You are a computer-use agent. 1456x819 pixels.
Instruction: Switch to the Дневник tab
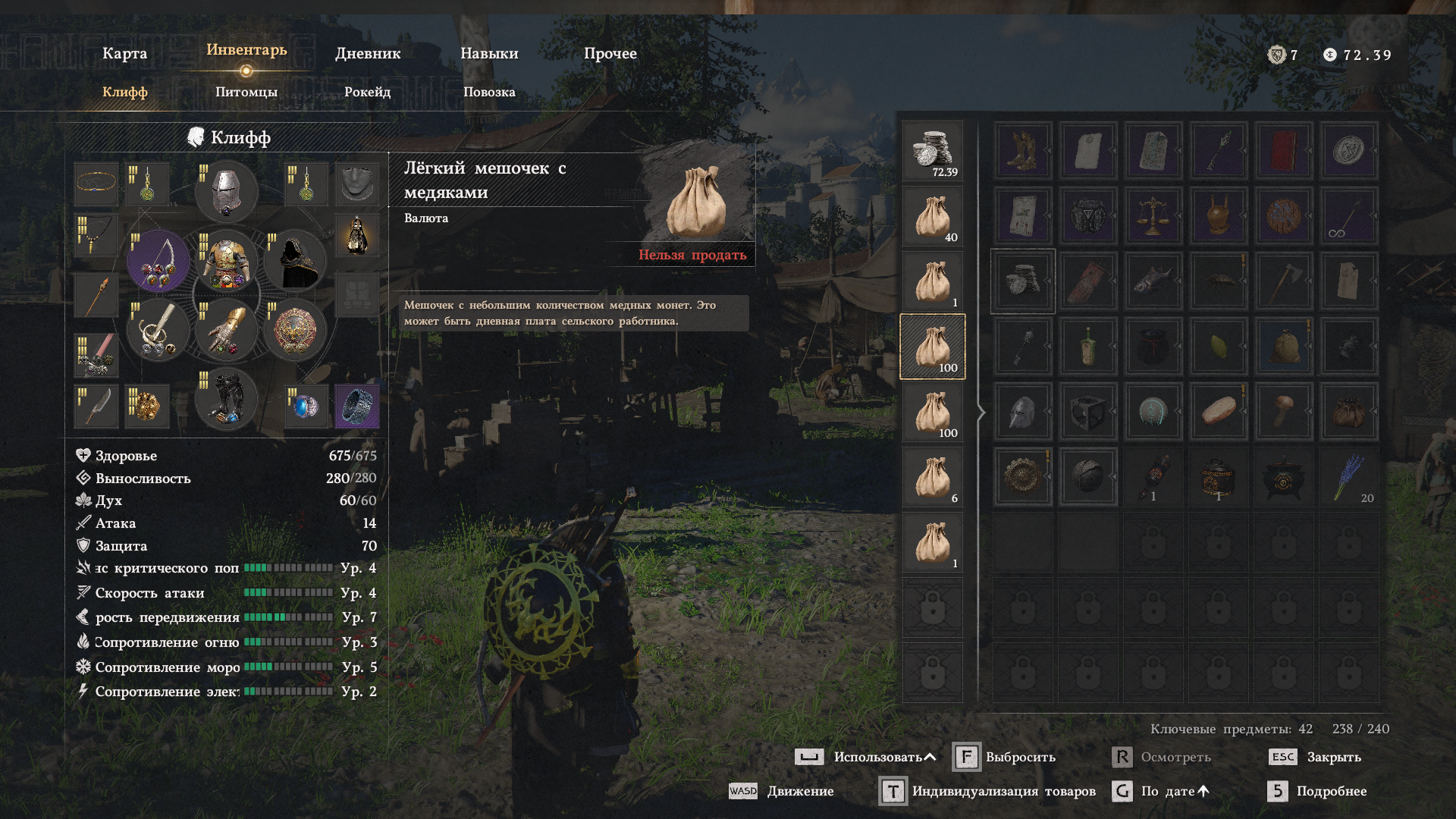[x=368, y=54]
